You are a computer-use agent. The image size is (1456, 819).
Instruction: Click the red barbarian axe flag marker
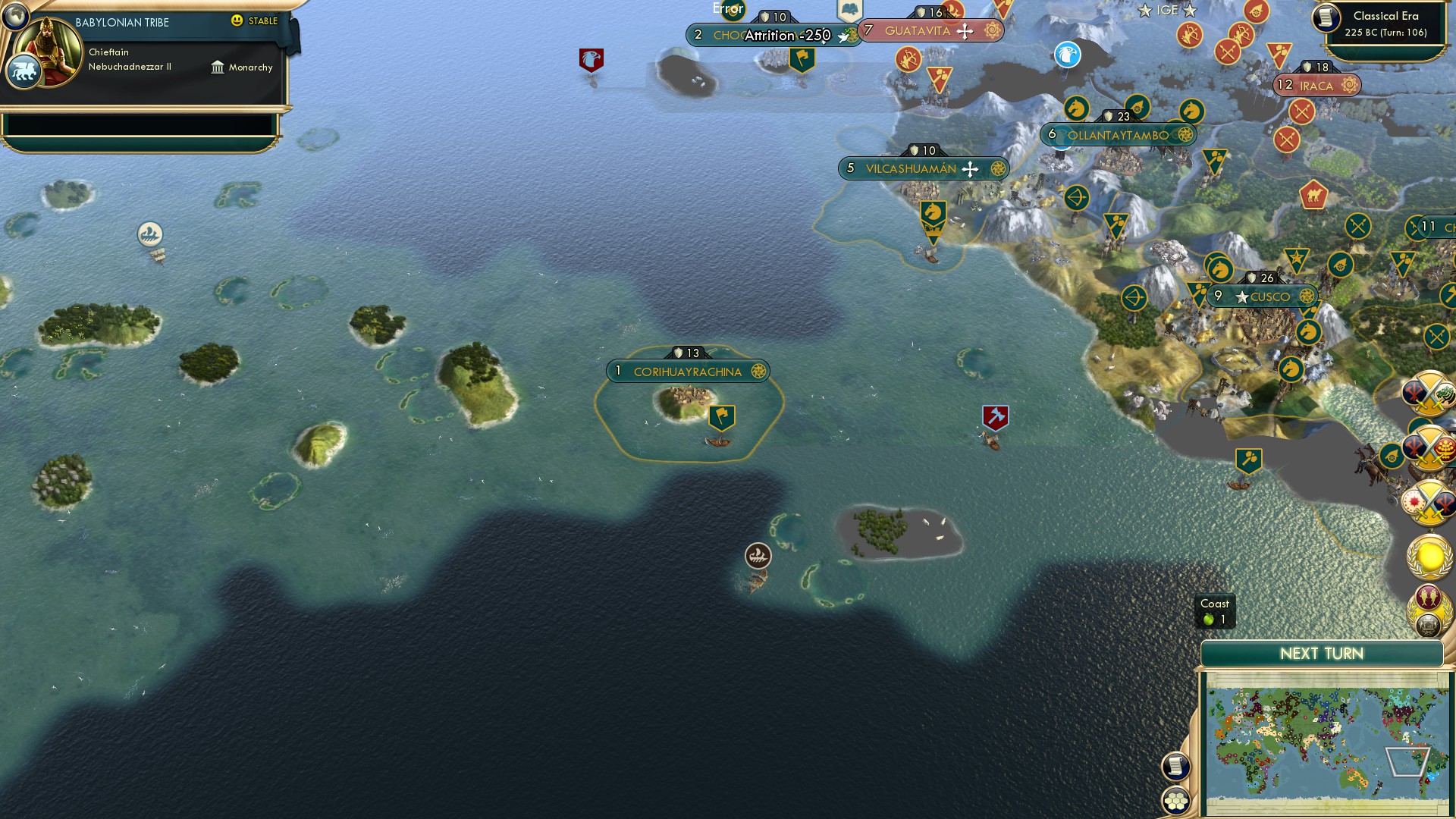(x=996, y=416)
